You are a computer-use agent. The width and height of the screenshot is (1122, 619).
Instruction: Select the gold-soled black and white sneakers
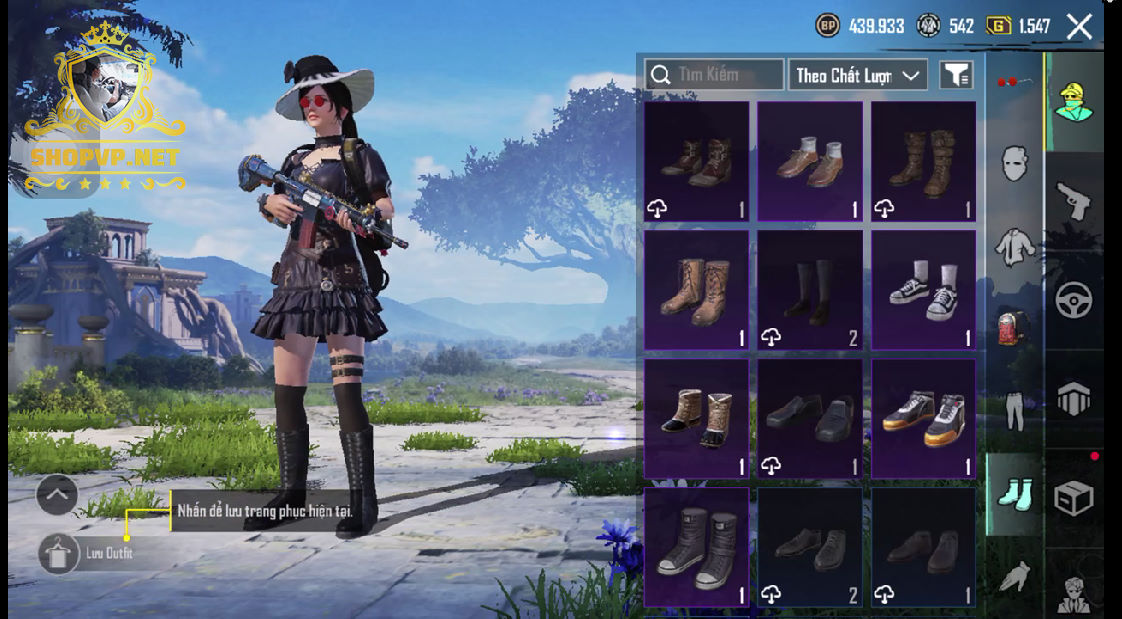[x=923, y=418]
